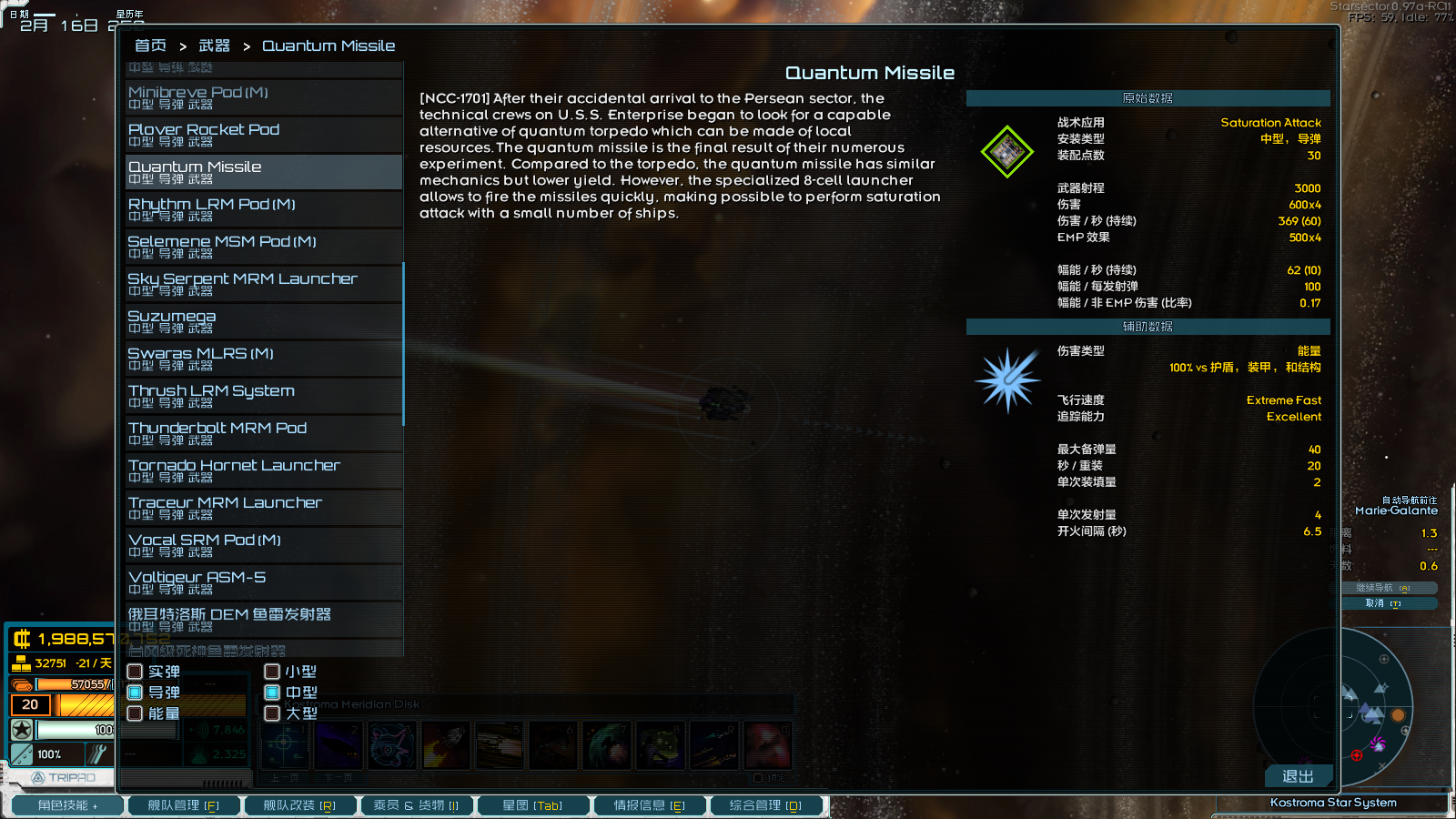
Task: Click the wrench repair status icon
Action: tap(98, 753)
